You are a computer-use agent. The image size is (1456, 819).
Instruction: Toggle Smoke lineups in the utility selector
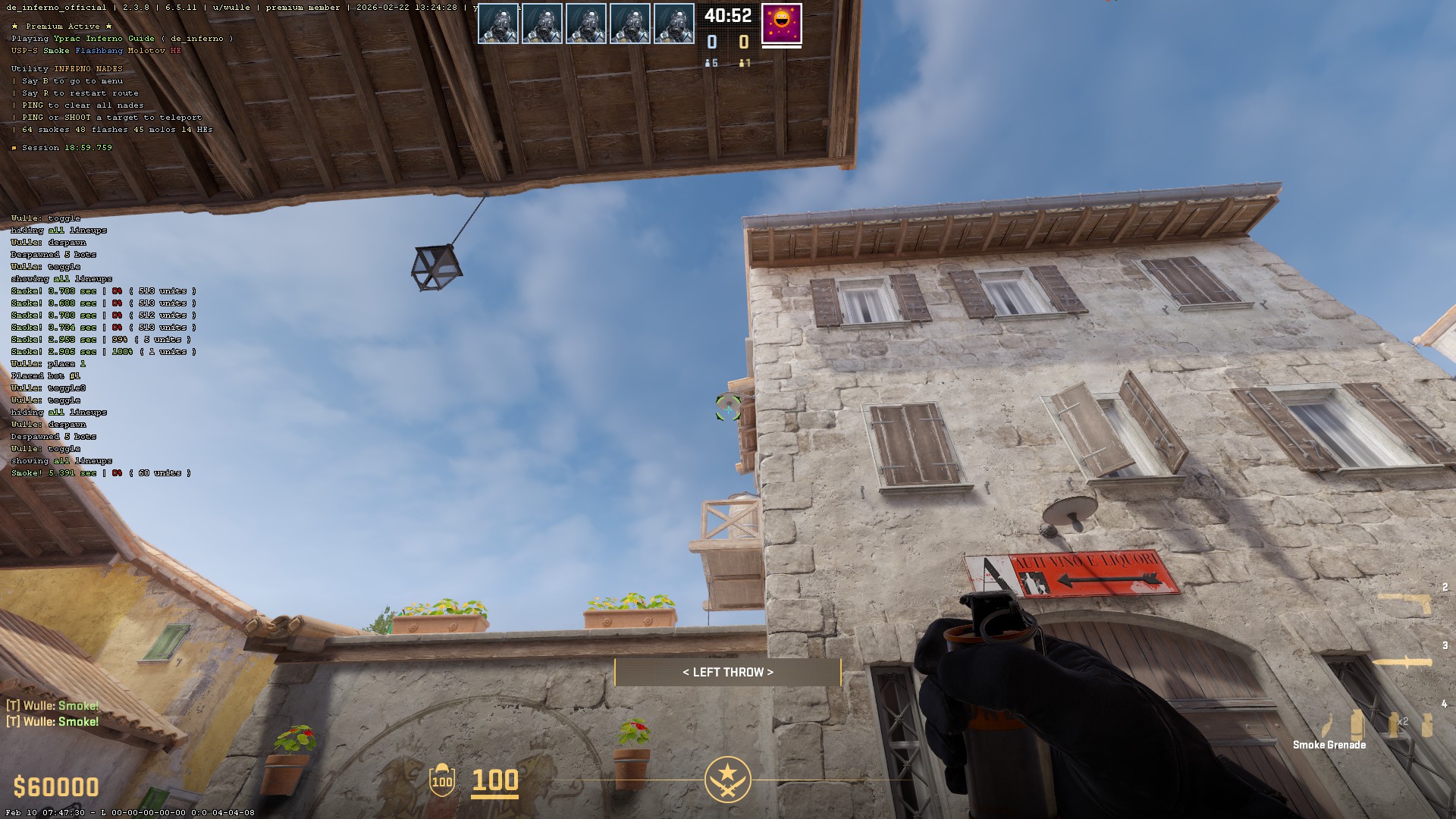(57, 51)
